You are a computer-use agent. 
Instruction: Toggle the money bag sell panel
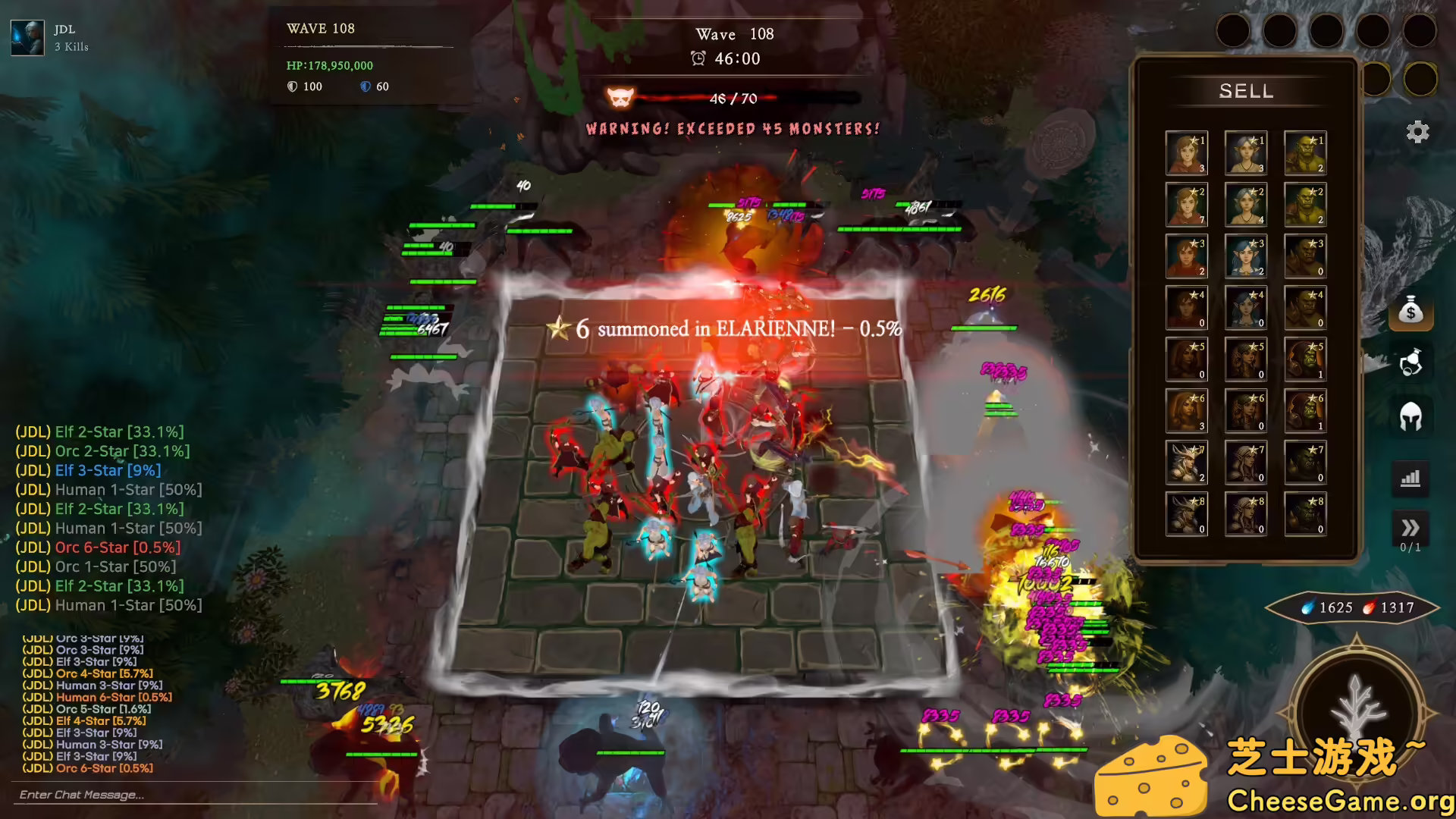(x=1410, y=311)
